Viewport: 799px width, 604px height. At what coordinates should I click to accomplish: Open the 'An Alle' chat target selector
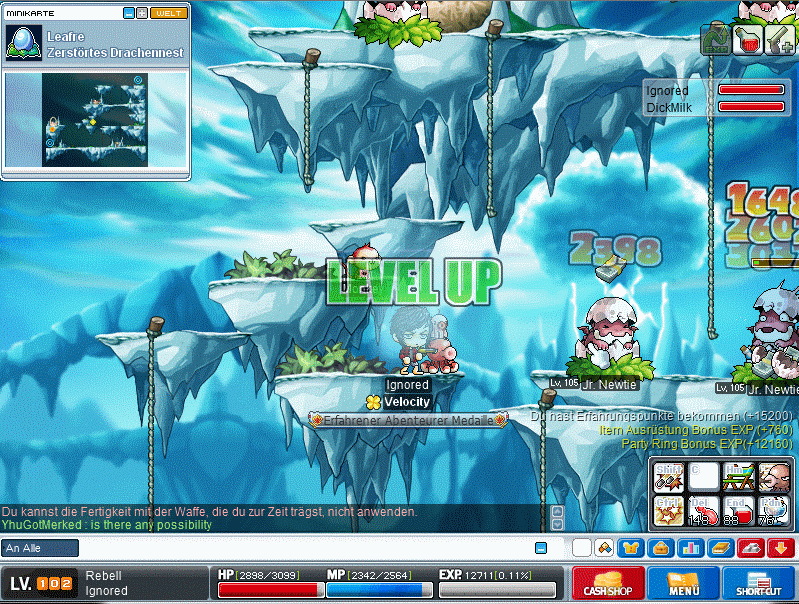pos(40,548)
